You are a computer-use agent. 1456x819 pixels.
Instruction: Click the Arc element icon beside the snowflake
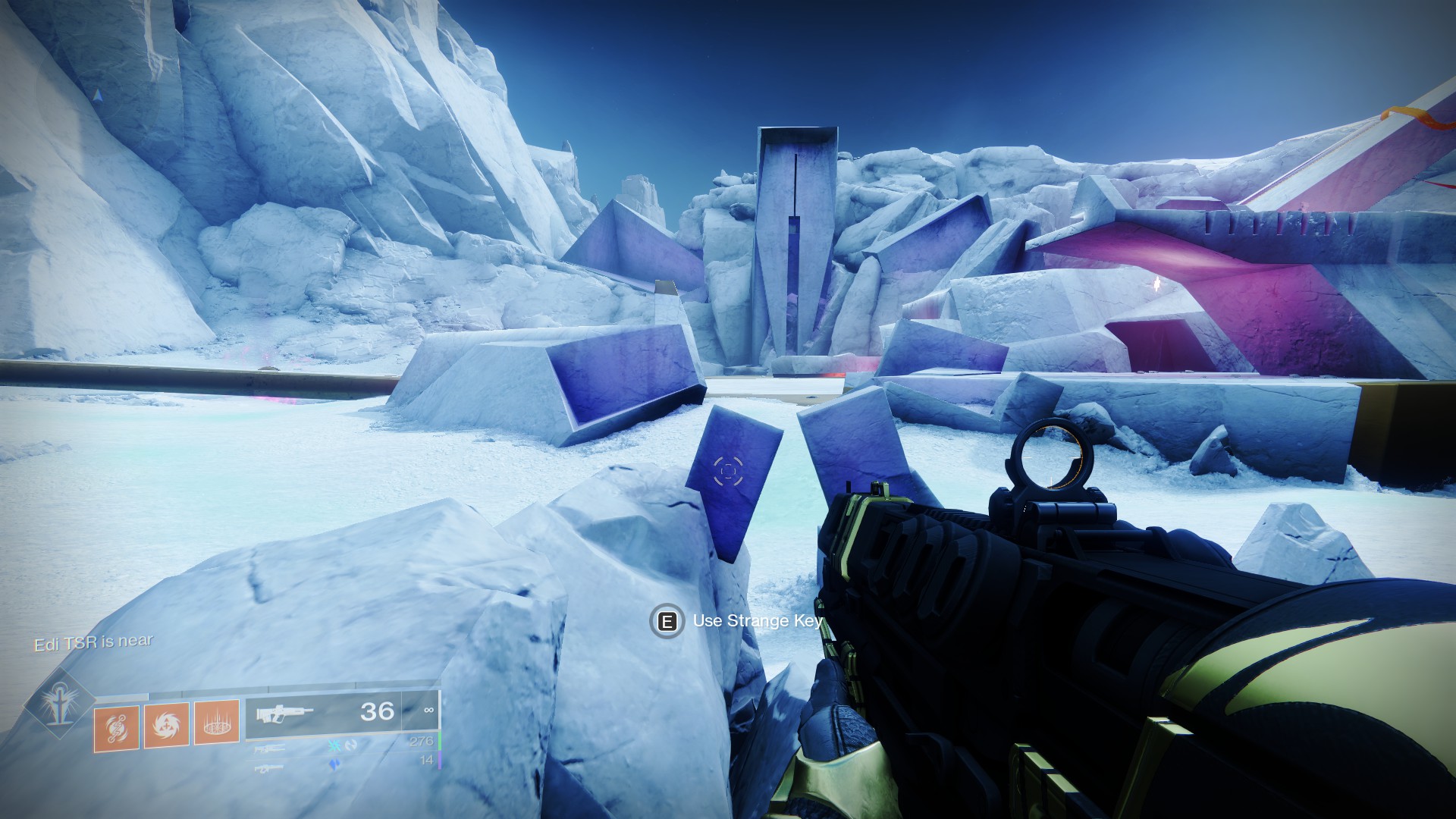click(x=351, y=746)
